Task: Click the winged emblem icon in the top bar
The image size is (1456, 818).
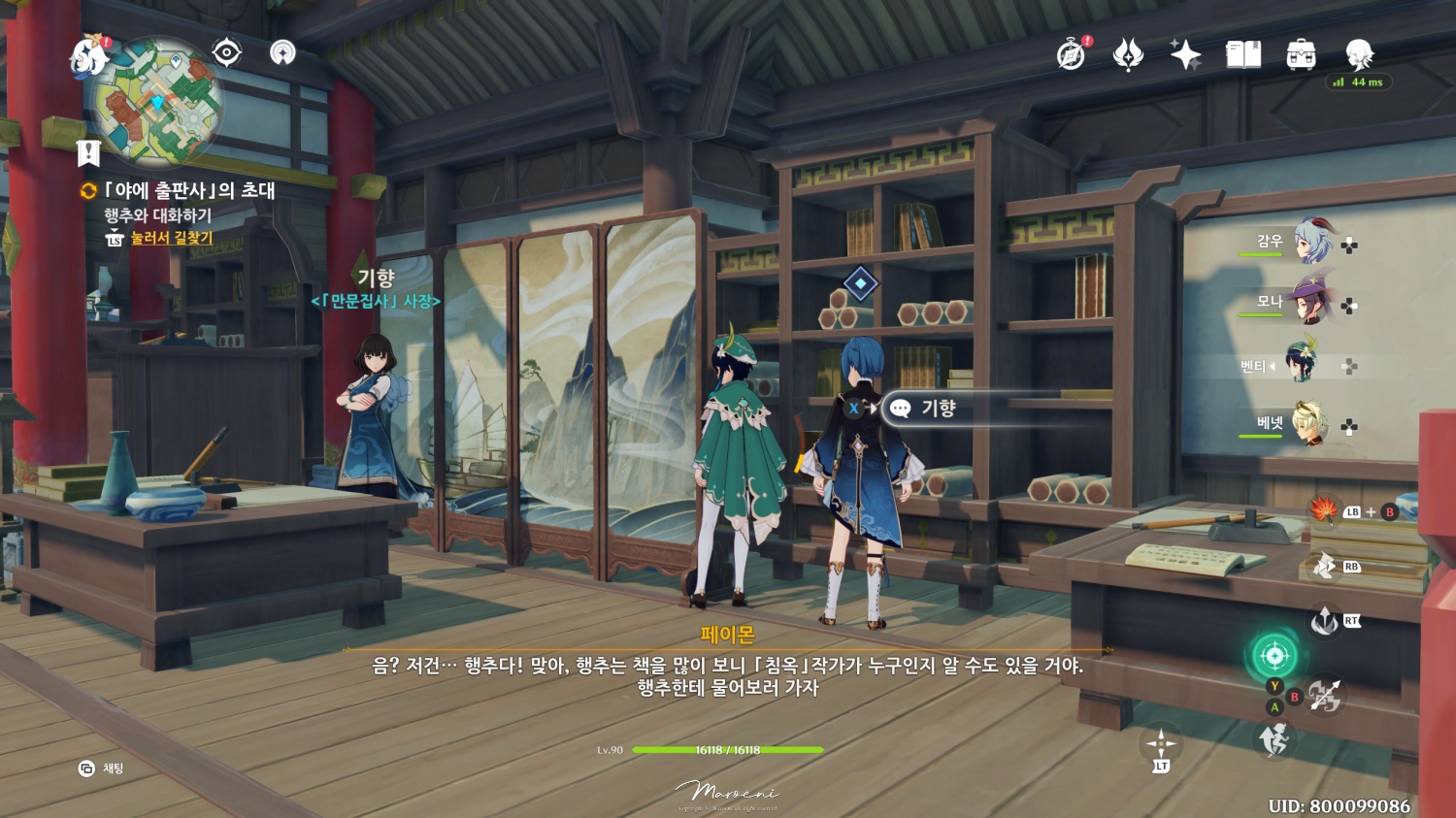Action: (1127, 55)
